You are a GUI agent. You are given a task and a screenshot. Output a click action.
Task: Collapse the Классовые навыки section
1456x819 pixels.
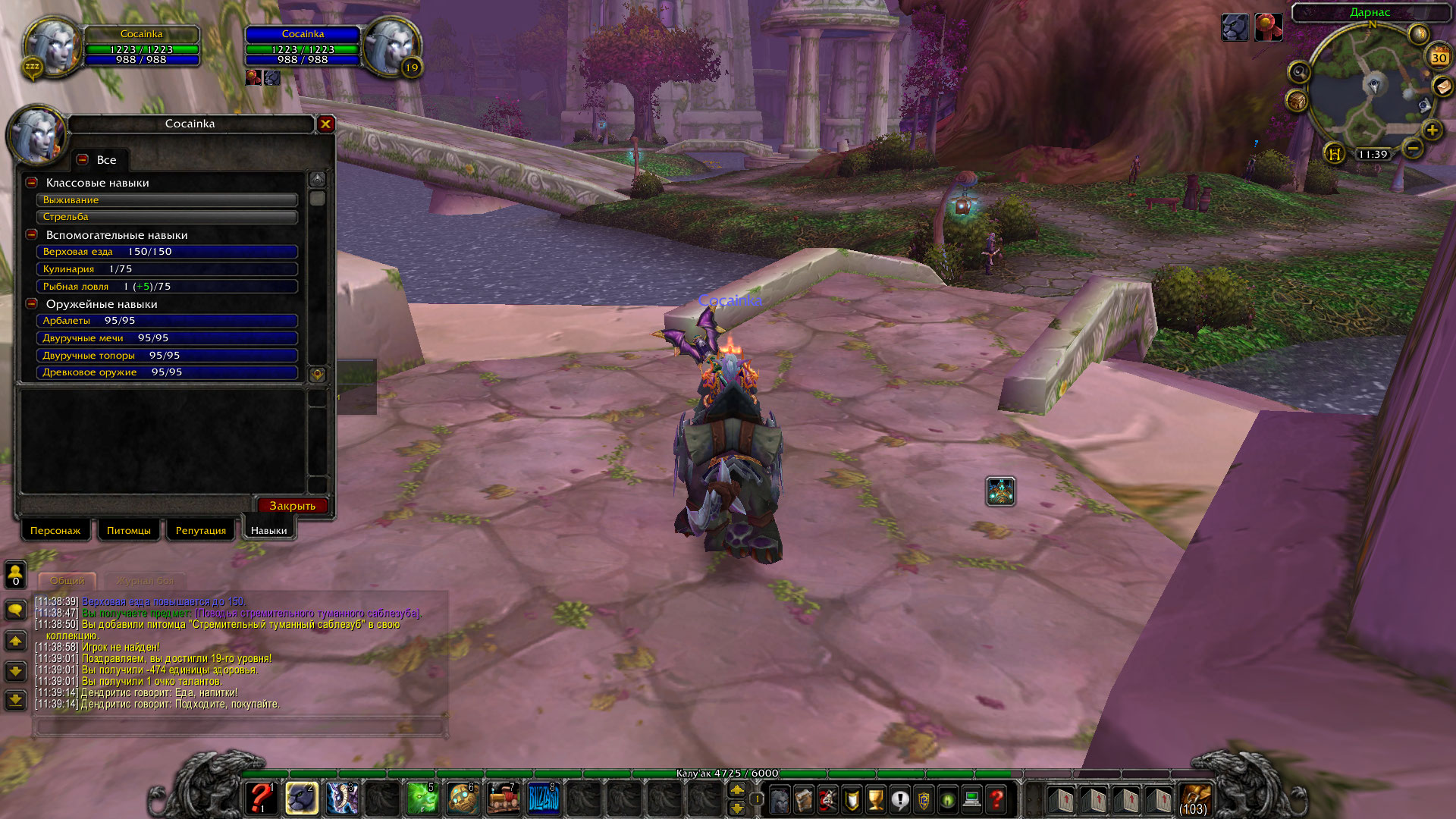(x=32, y=183)
